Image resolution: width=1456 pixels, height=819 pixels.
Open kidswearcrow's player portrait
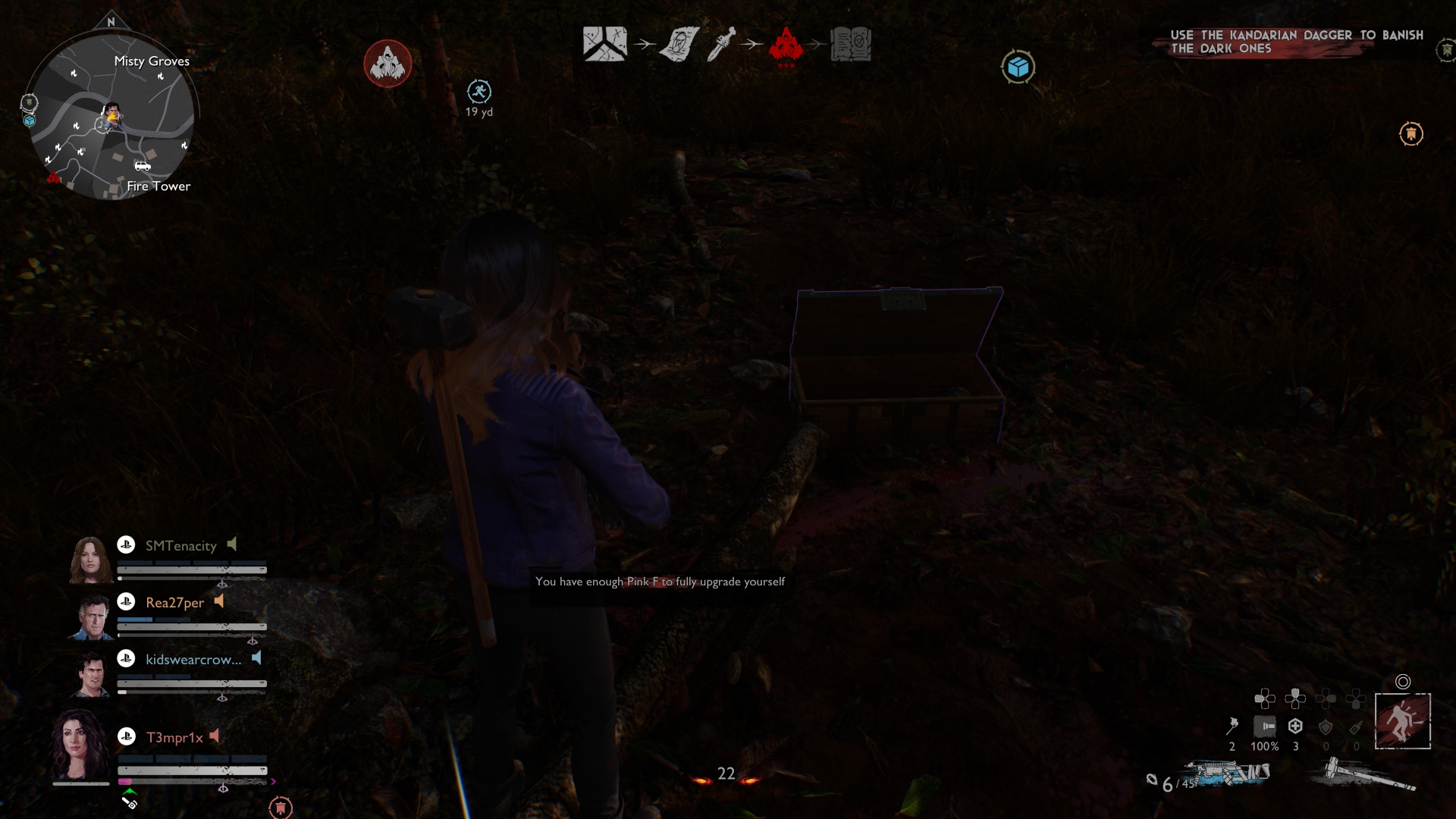tap(91, 675)
